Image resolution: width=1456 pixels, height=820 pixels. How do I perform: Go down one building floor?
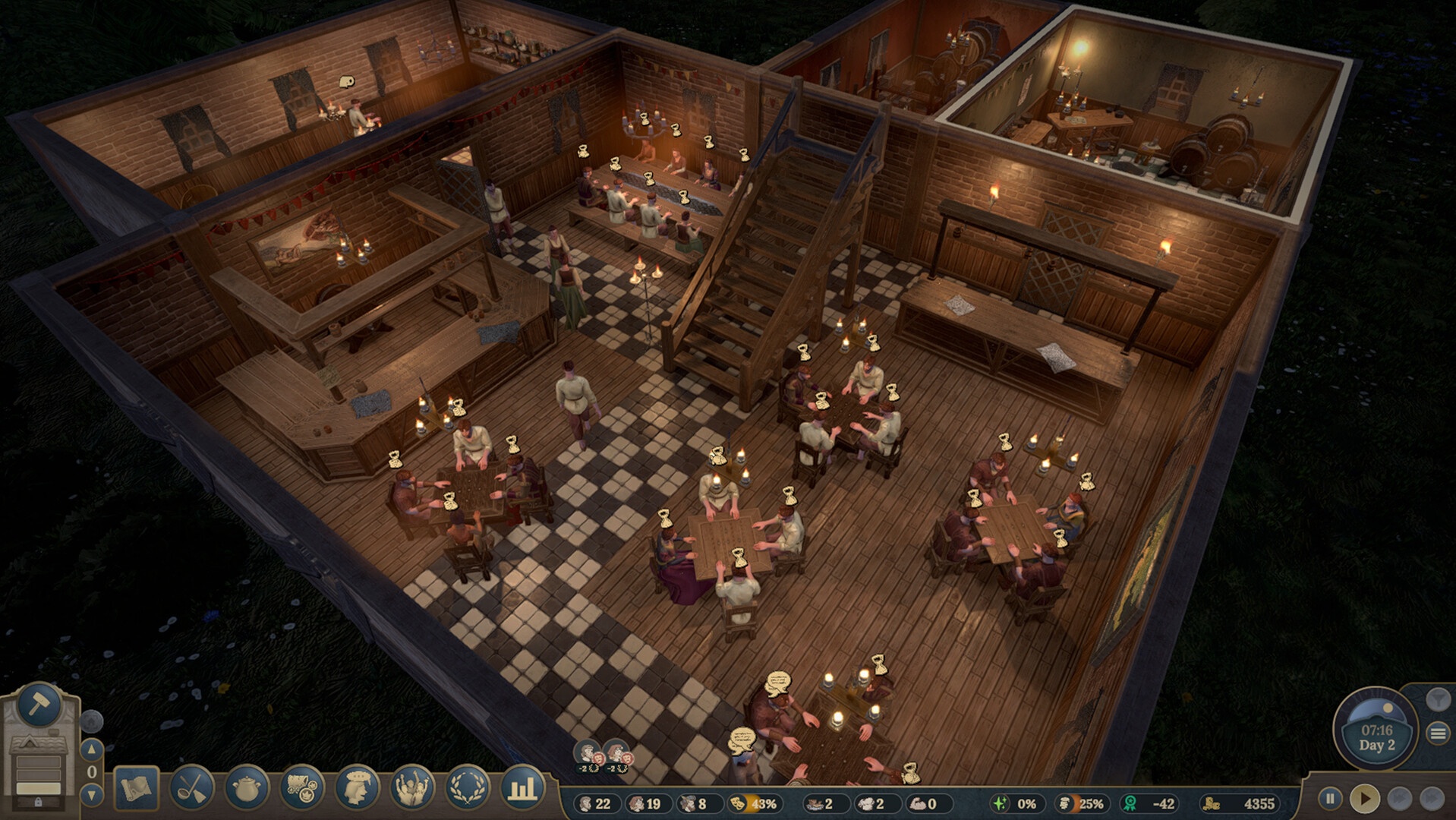click(92, 795)
